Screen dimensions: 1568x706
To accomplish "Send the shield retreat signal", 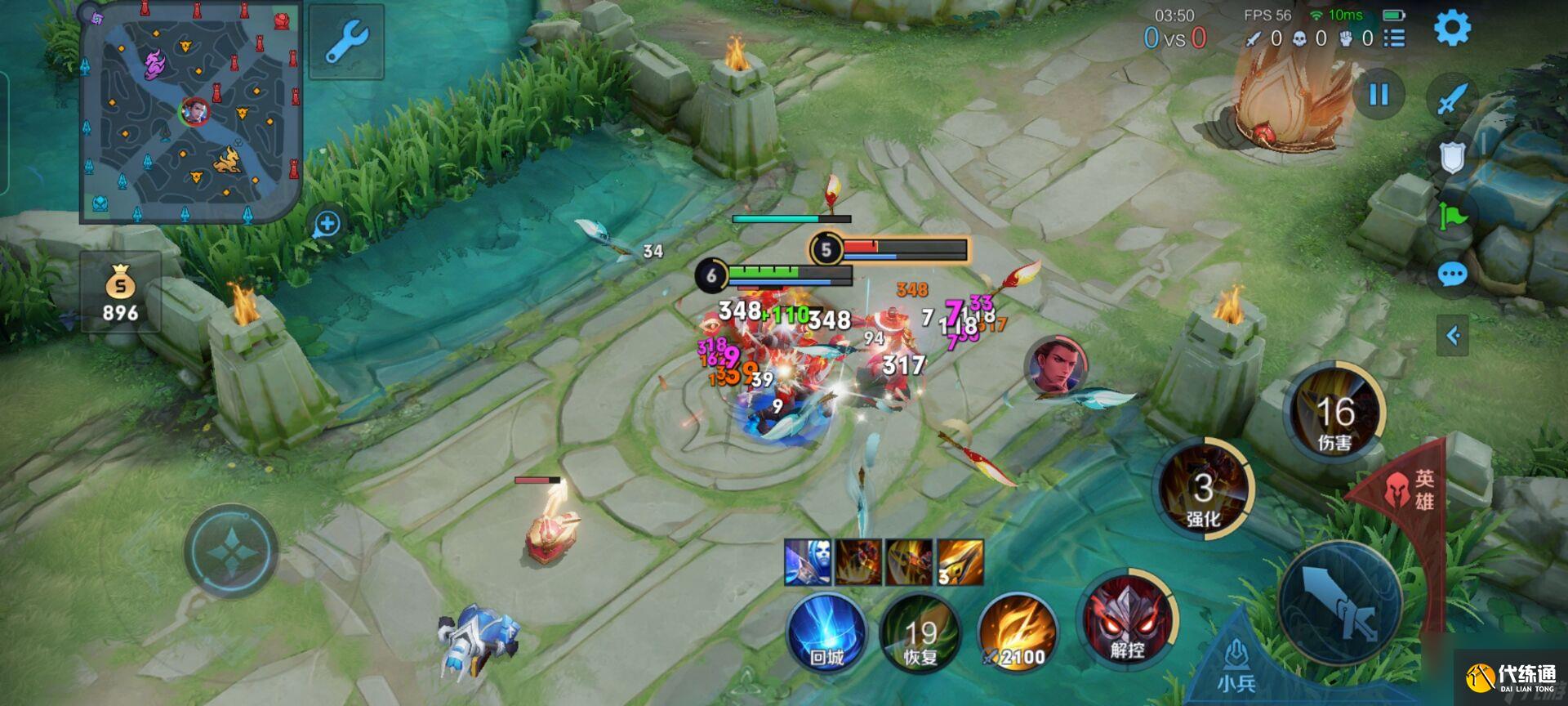I will coord(1452,157).
